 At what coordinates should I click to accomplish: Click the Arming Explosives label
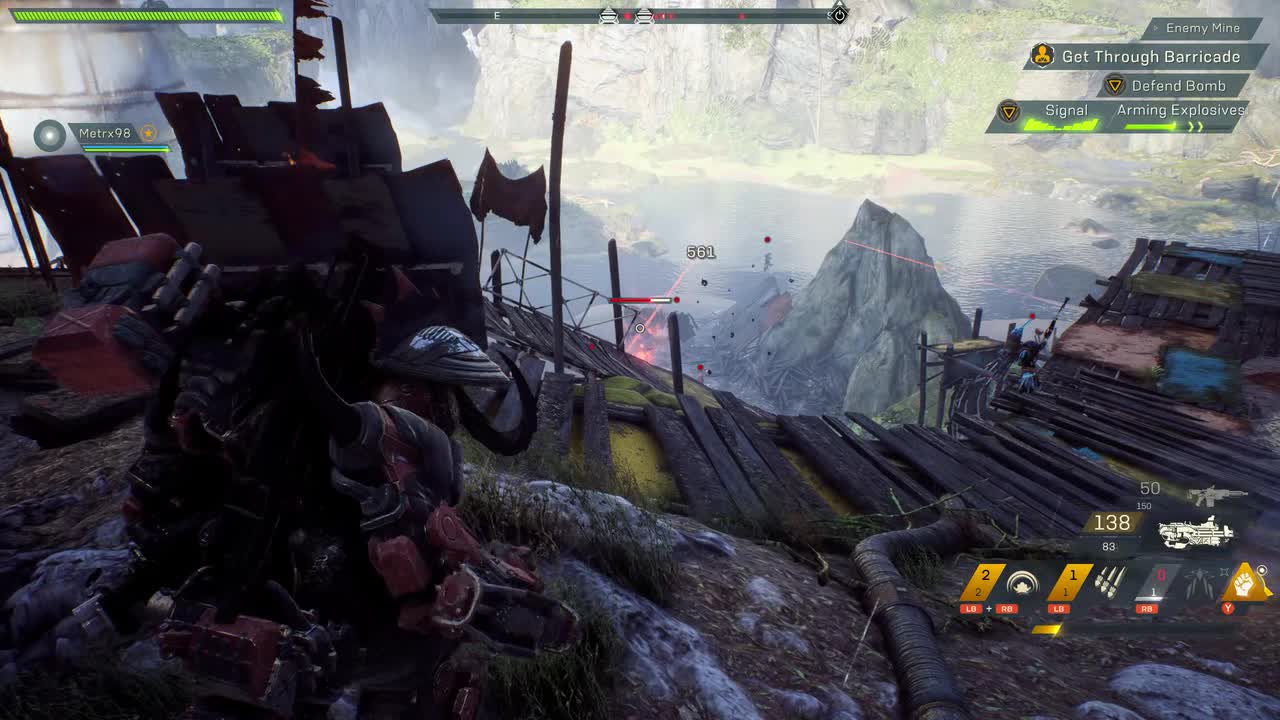[1181, 111]
